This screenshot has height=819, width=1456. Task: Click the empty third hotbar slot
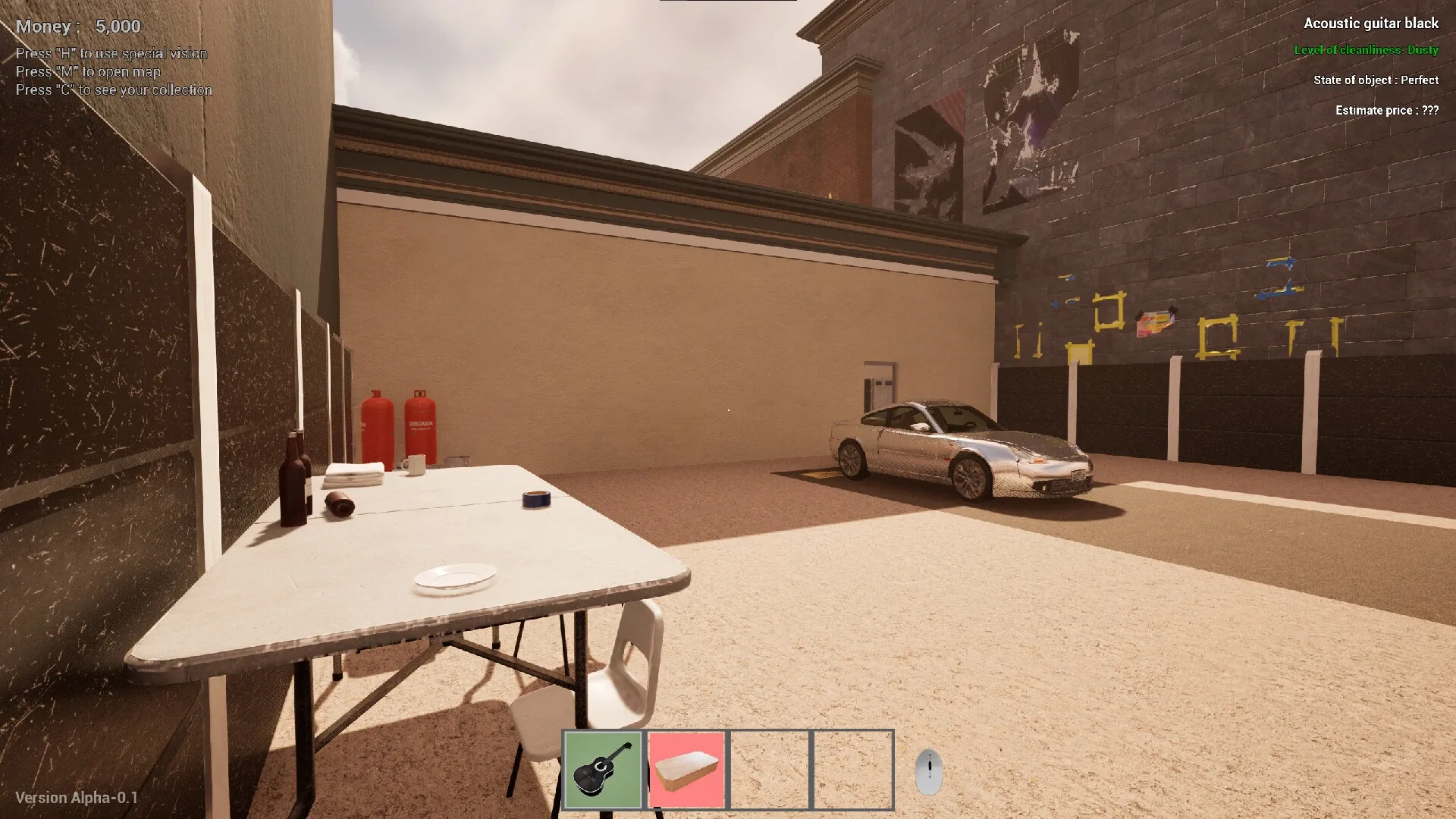(768, 768)
